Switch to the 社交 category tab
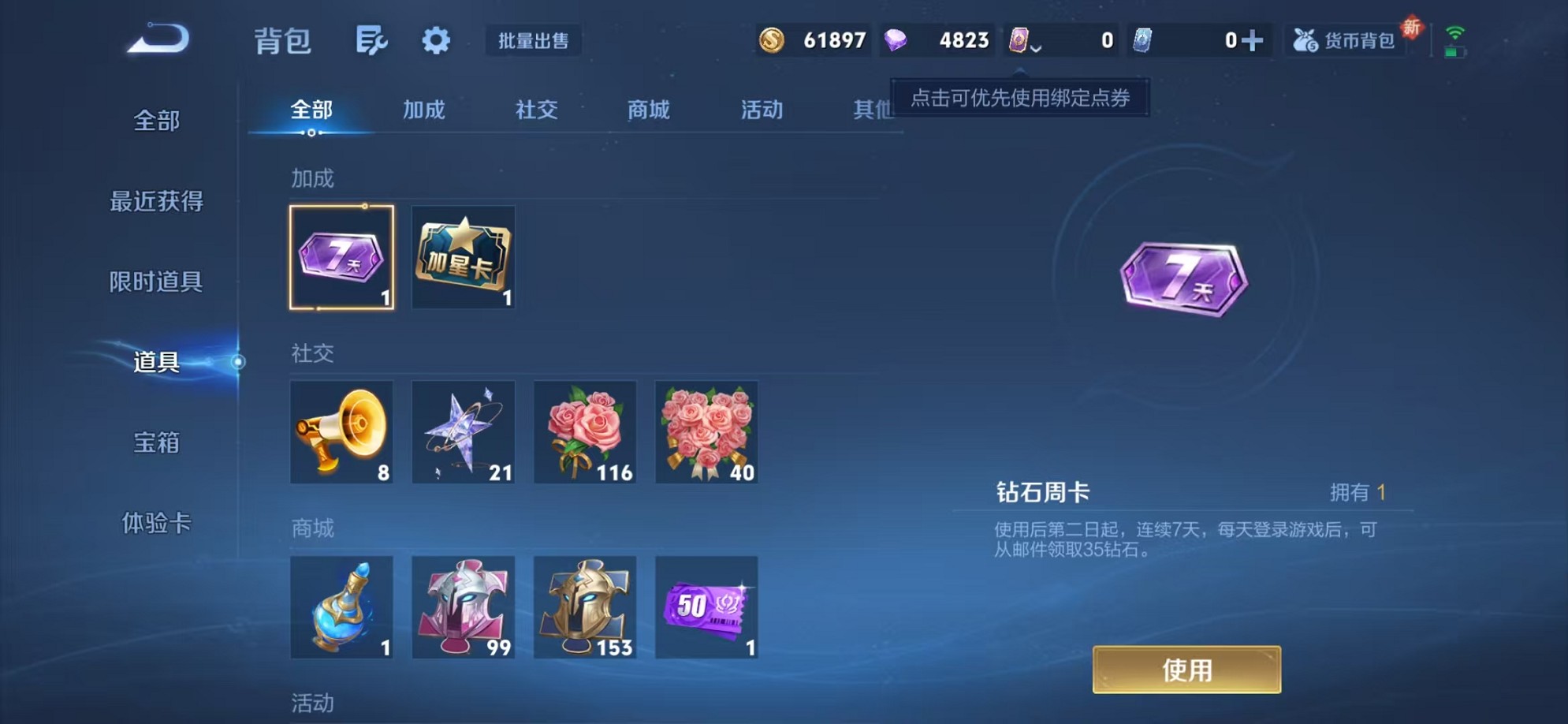This screenshot has width=1568, height=724. coord(537,110)
